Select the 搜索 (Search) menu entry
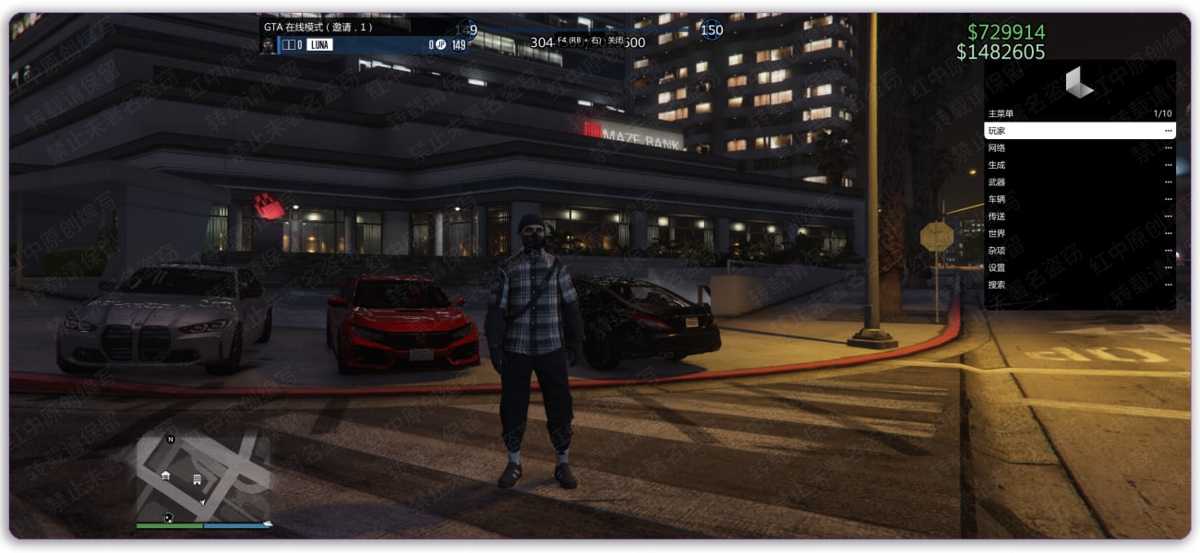Viewport: 1200px width, 553px height. click(x=1078, y=284)
